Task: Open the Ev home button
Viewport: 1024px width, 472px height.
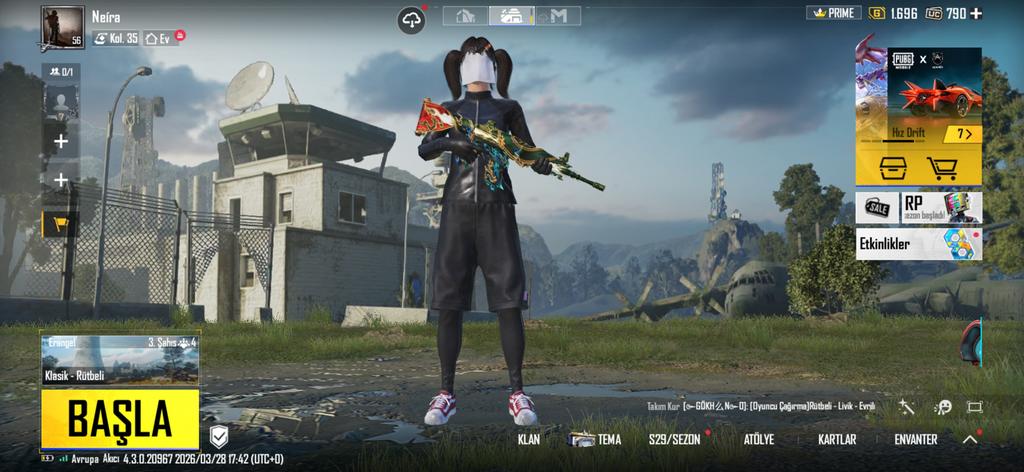Action: click(158, 38)
